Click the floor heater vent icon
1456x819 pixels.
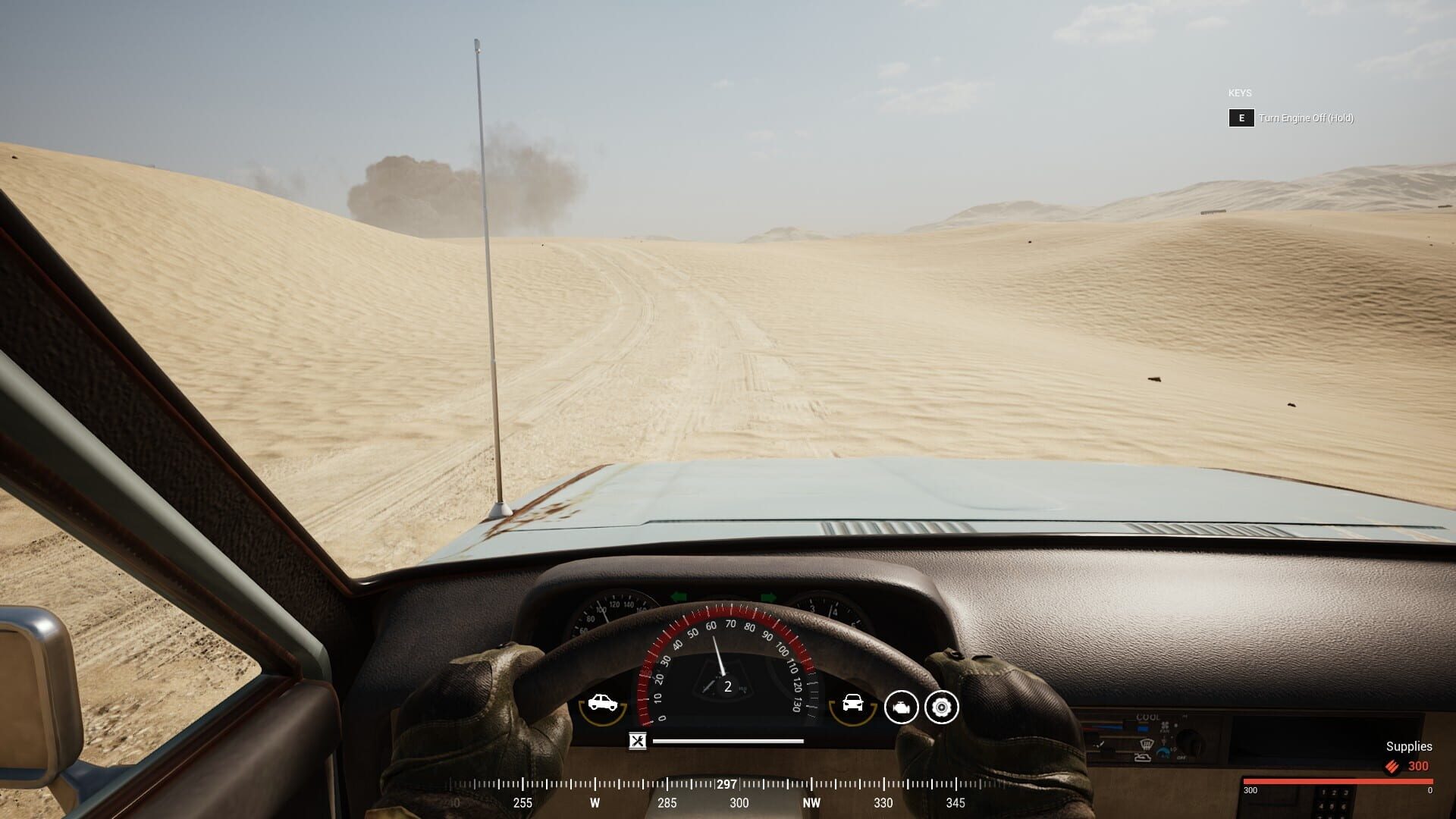[x=1143, y=758]
